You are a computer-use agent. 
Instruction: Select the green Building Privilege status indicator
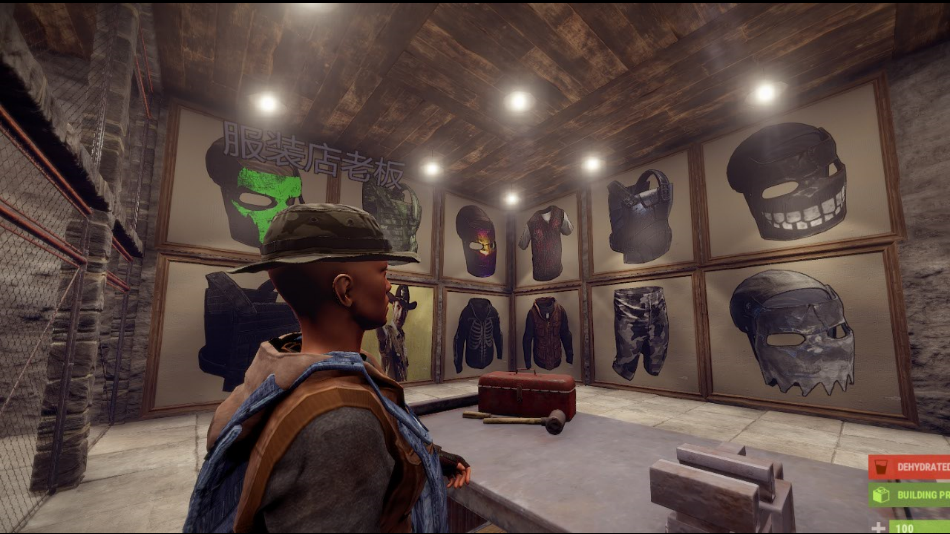click(909, 494)
